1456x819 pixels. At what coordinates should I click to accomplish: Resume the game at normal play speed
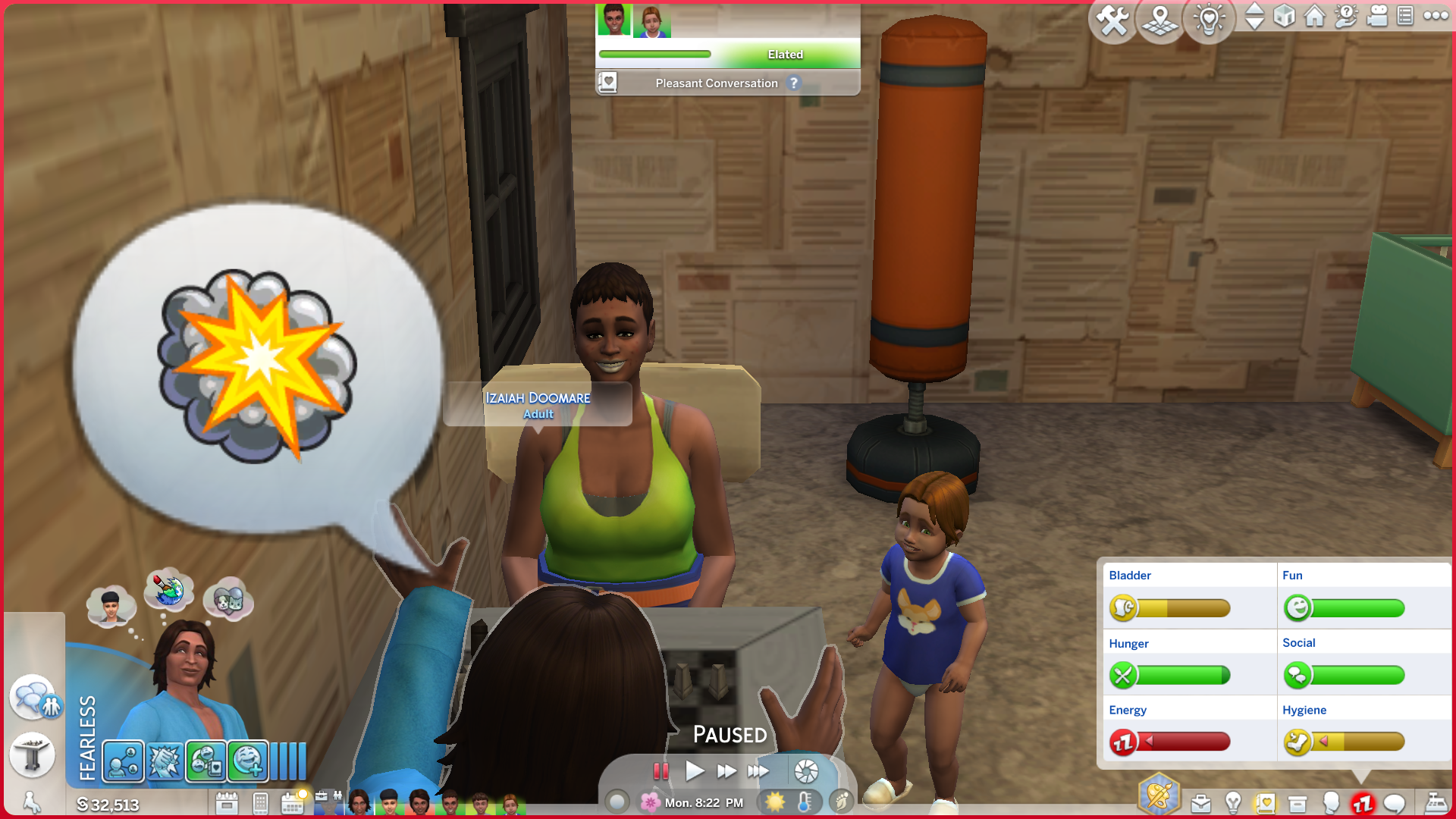tap(694, 771)
